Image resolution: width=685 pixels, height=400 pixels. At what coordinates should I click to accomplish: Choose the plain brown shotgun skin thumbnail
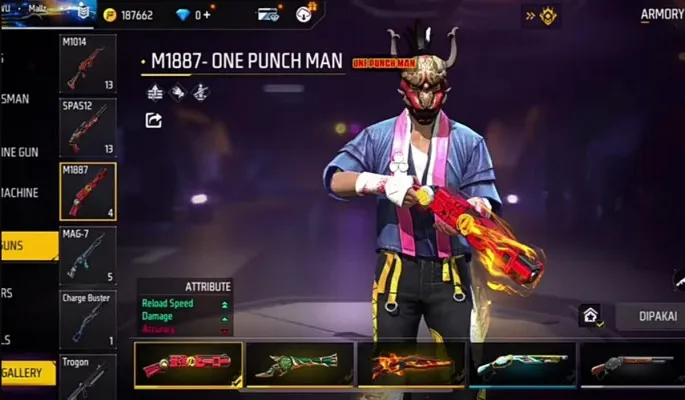630,364
